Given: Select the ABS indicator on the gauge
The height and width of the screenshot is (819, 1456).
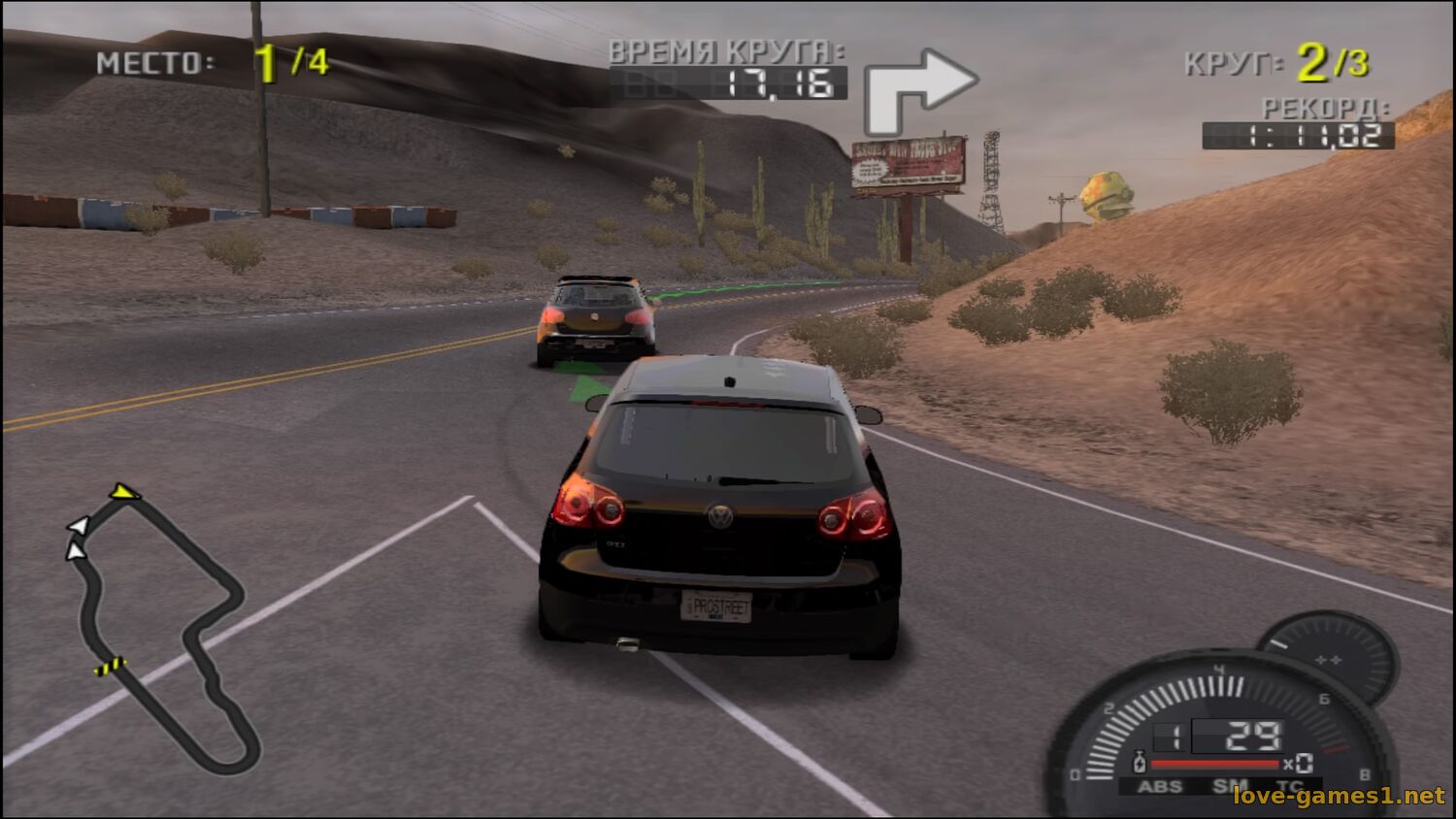Looking at the screenshot, I should (1160, 786).
